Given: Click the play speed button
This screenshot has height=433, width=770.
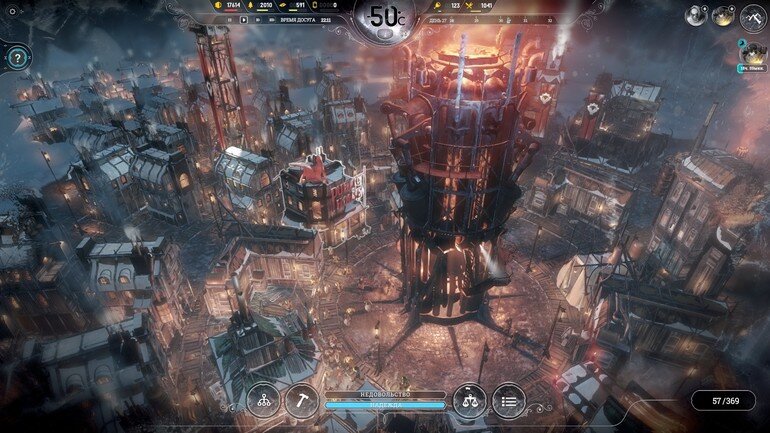Looking at the screenshot, I should tap(243, 19).
